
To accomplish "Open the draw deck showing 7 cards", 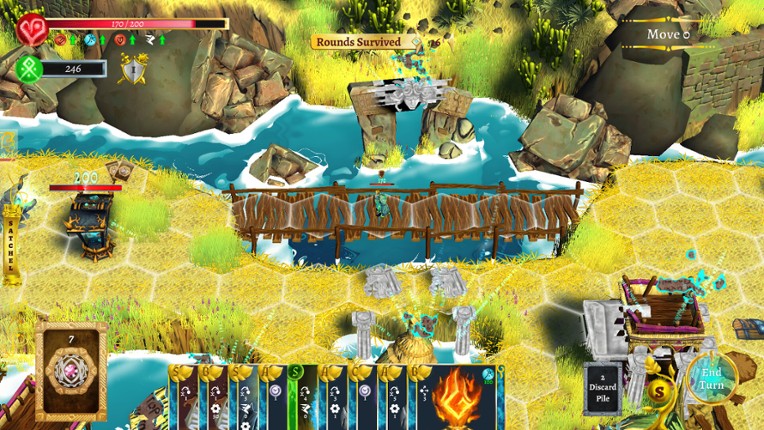I will (x=71, y=372).
